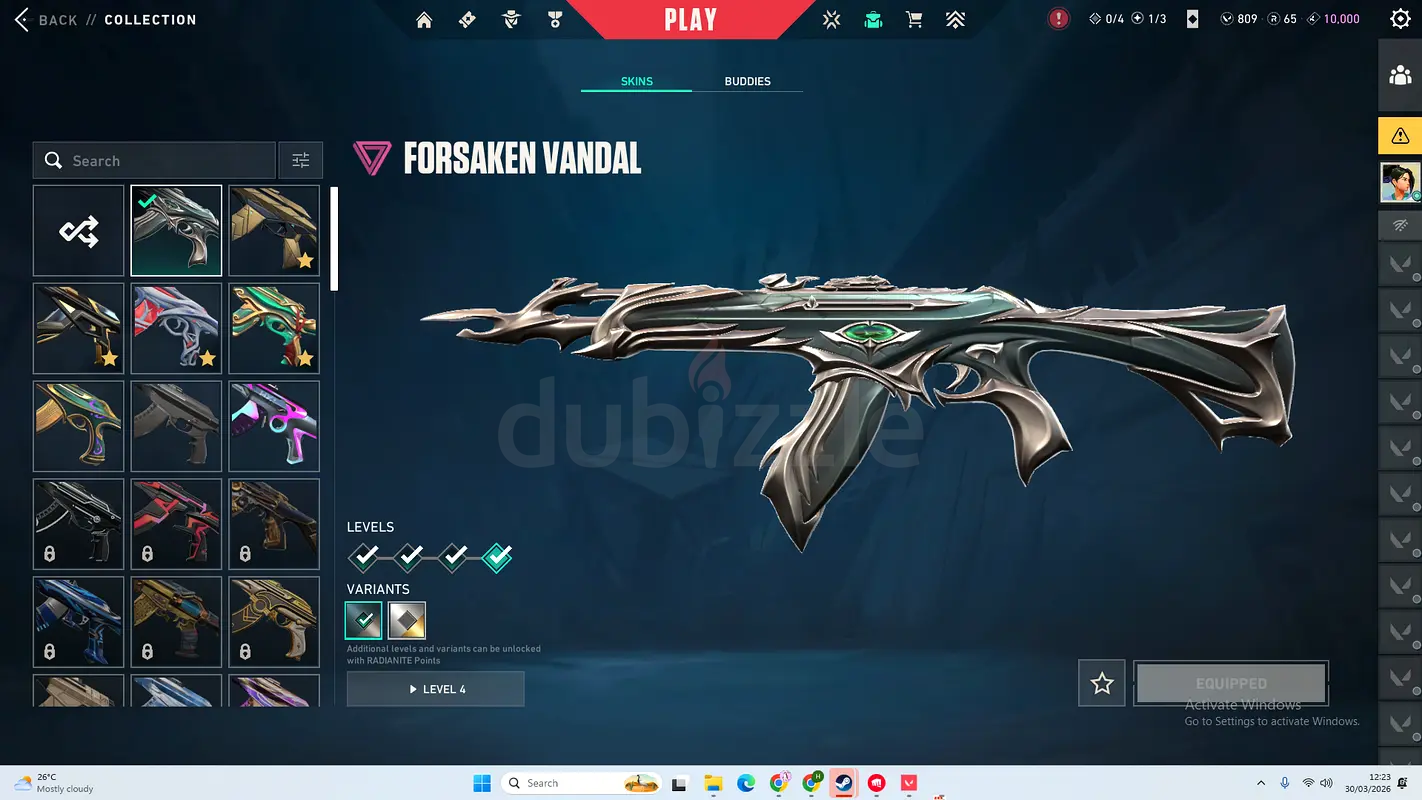
Task: Open the skin filter options
Action: [301, 160]
